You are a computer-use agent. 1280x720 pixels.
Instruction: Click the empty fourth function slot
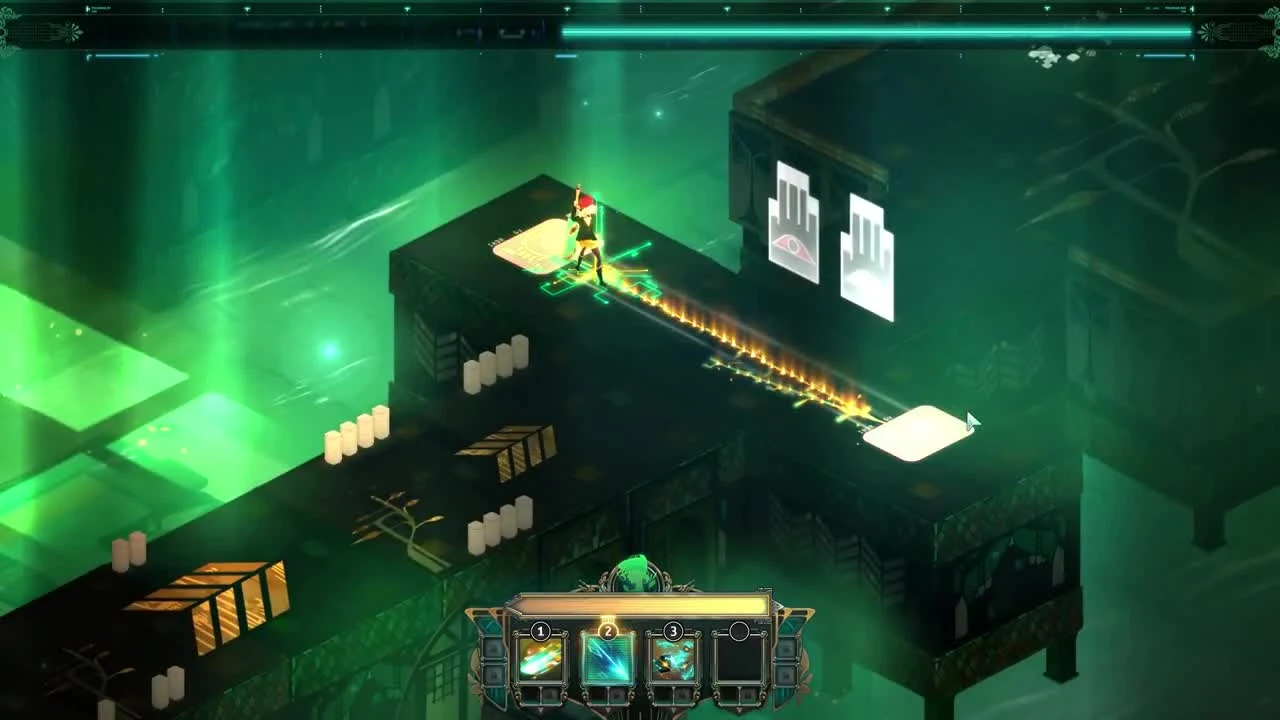(x=741, y=660)
